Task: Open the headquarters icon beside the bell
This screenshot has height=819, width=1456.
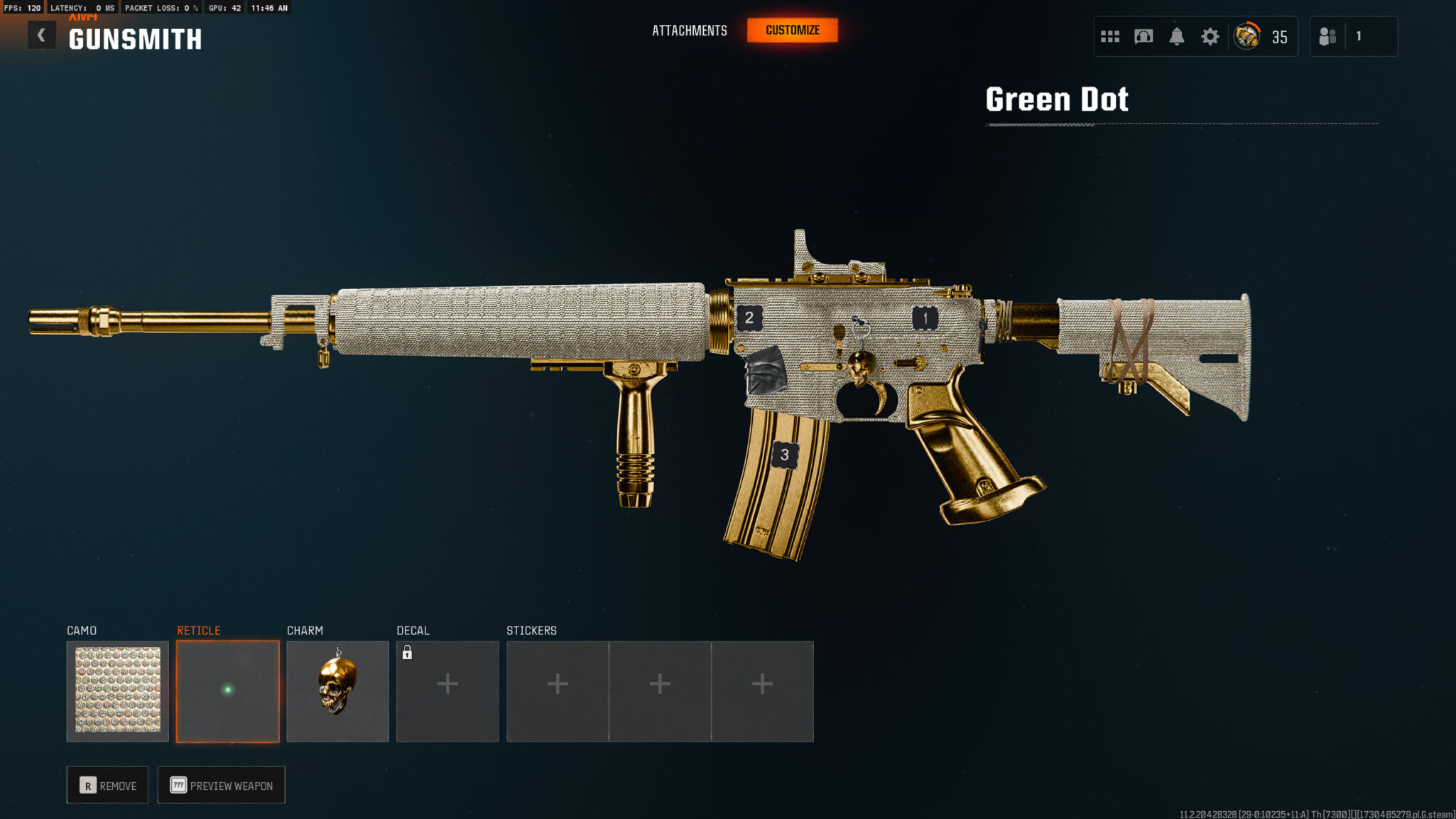Action: pos(1143,36)
